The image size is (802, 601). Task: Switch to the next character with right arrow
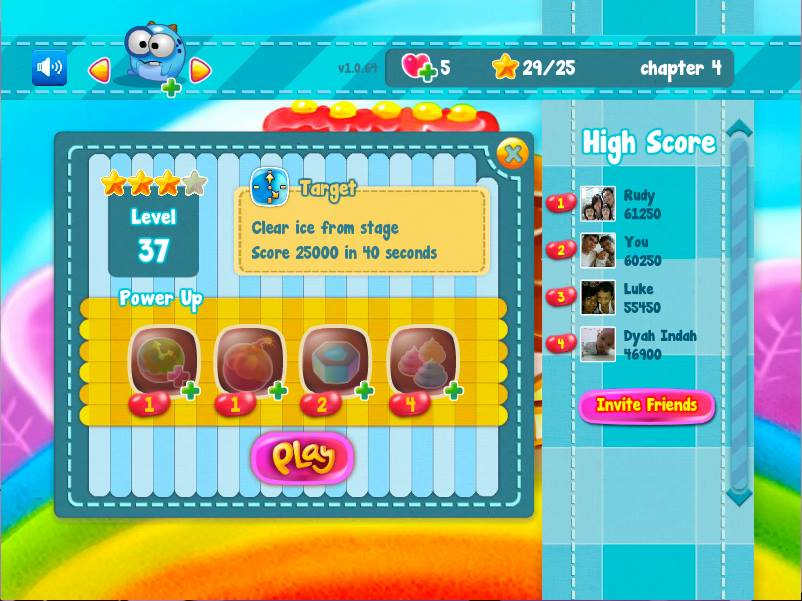pos(200,69)
